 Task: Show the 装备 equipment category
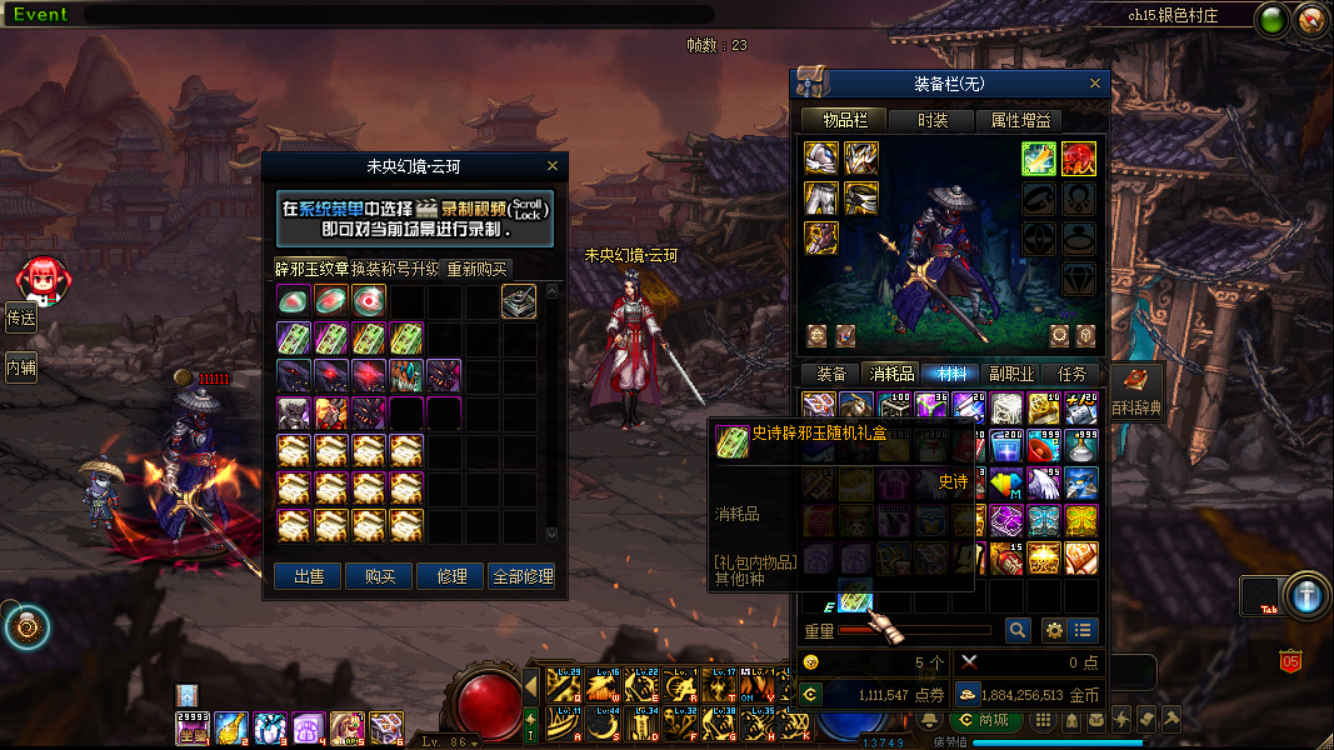click(x=831, y=374)
